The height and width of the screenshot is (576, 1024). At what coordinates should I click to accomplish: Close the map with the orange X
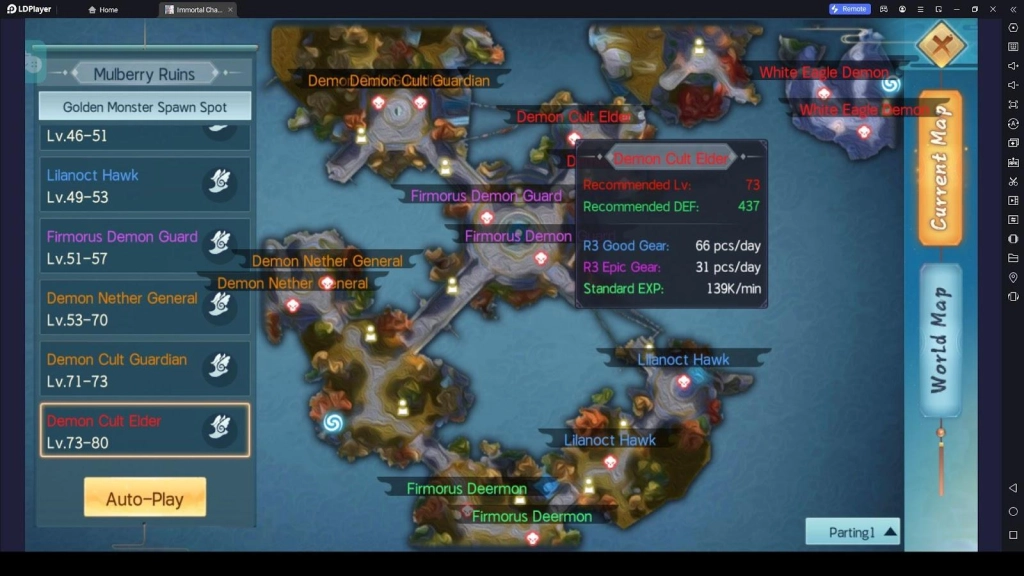[x=941, y=44]
